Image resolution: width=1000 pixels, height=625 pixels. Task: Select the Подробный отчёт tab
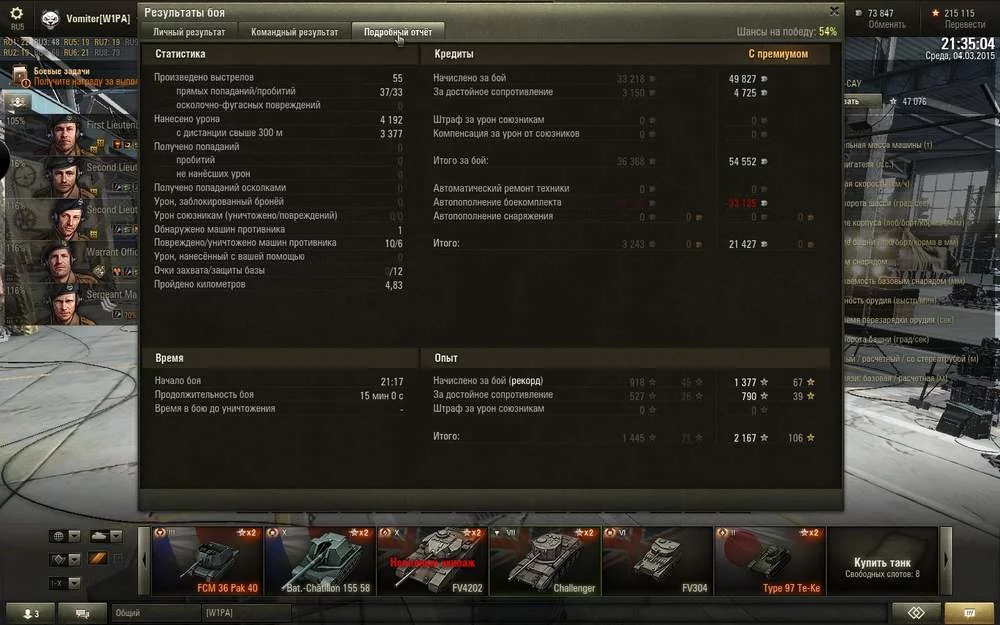coord(398,32)
